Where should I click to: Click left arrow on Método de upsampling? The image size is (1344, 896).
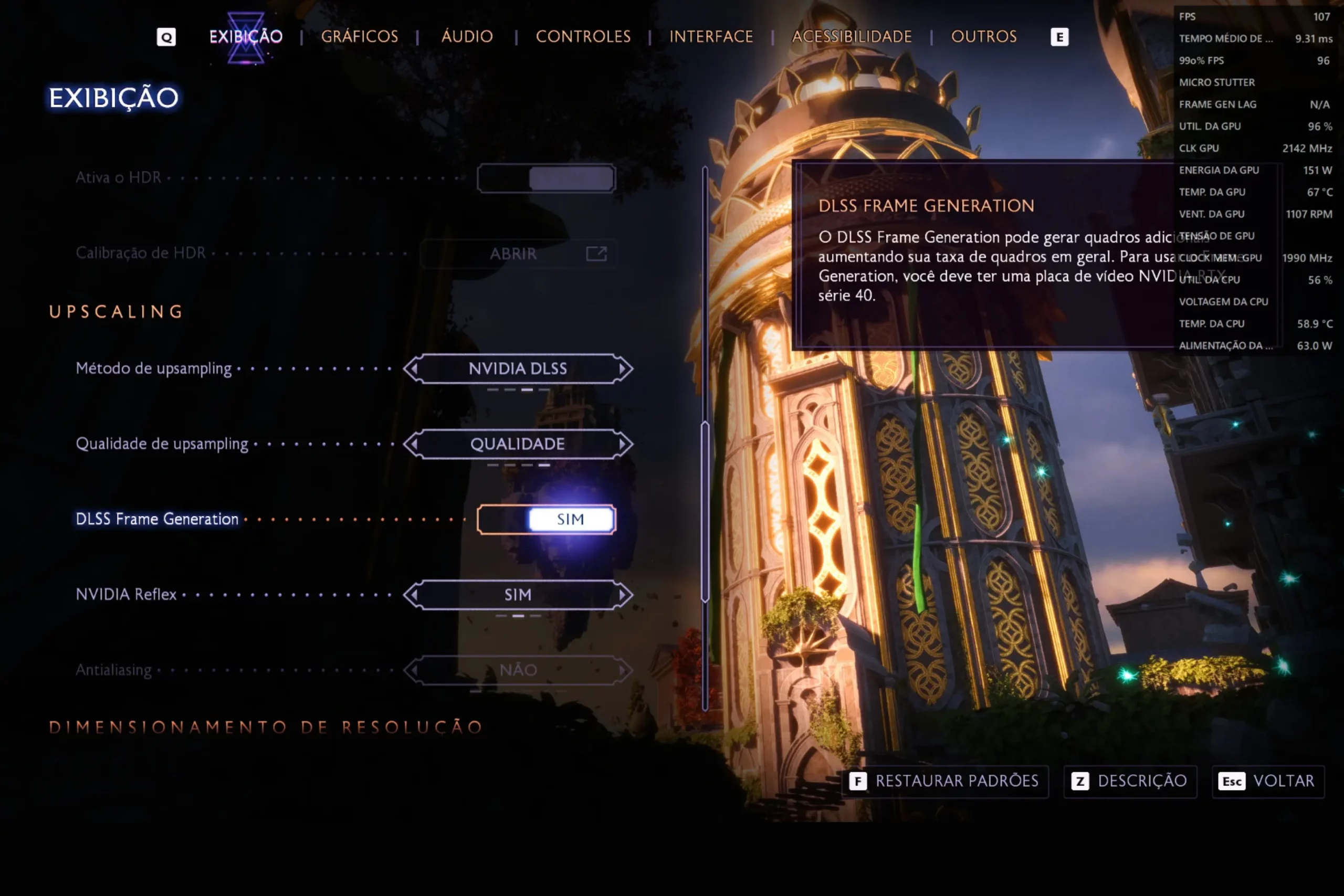(x=413, y=368)
